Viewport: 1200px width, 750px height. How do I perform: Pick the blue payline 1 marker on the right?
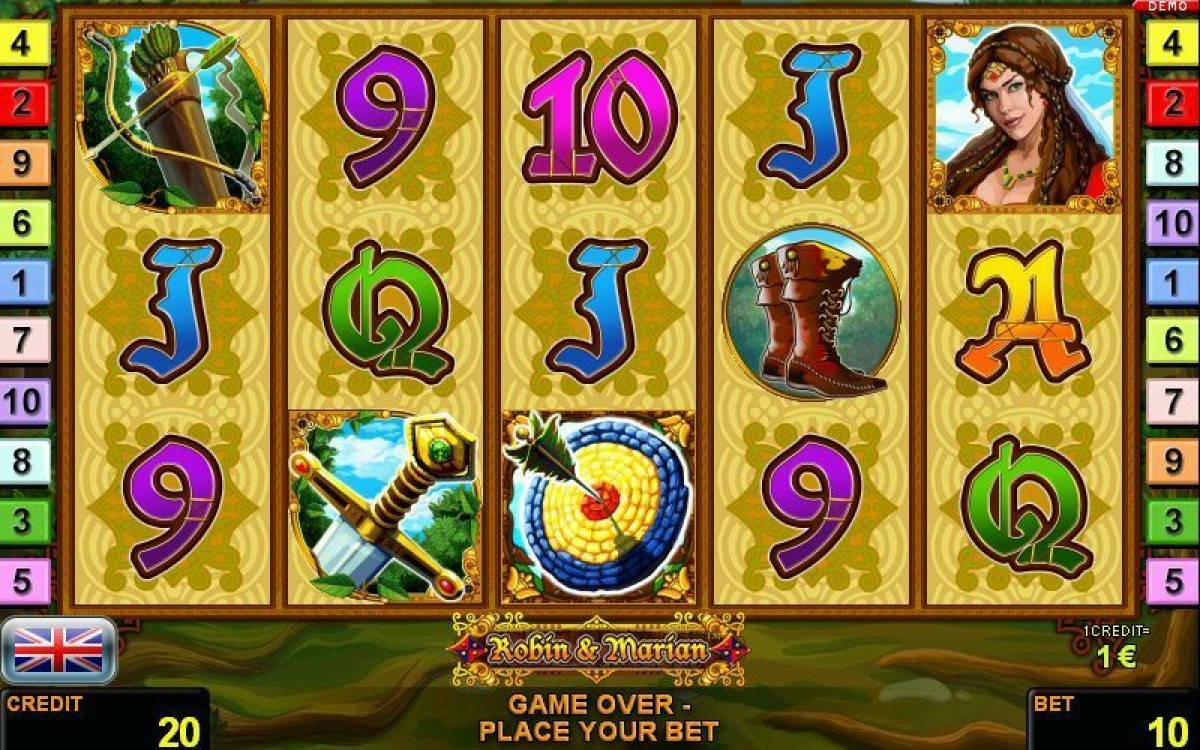[x=1172, y=283]
